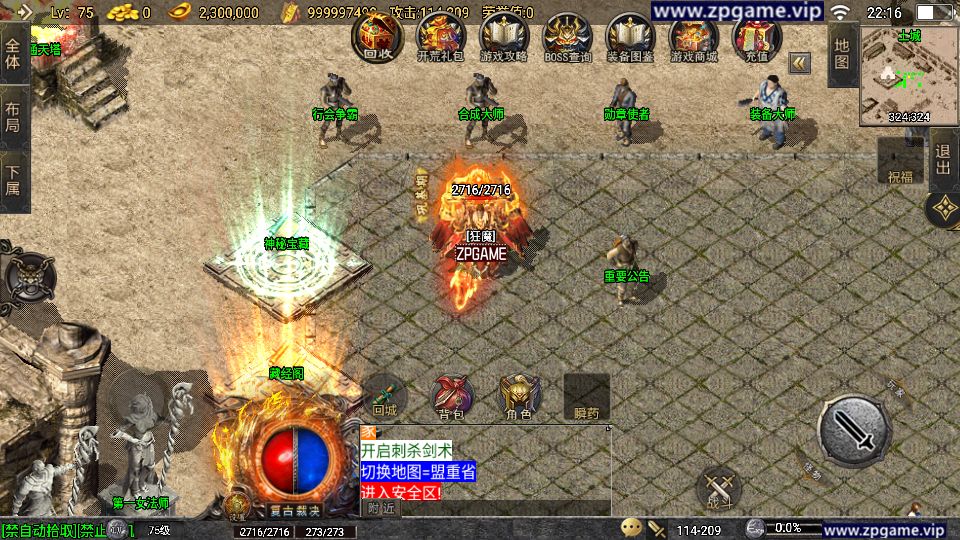The image size is (960, 540).
Task: Open the 游戏攻略 game guide book
Action: tap(504, 38)
